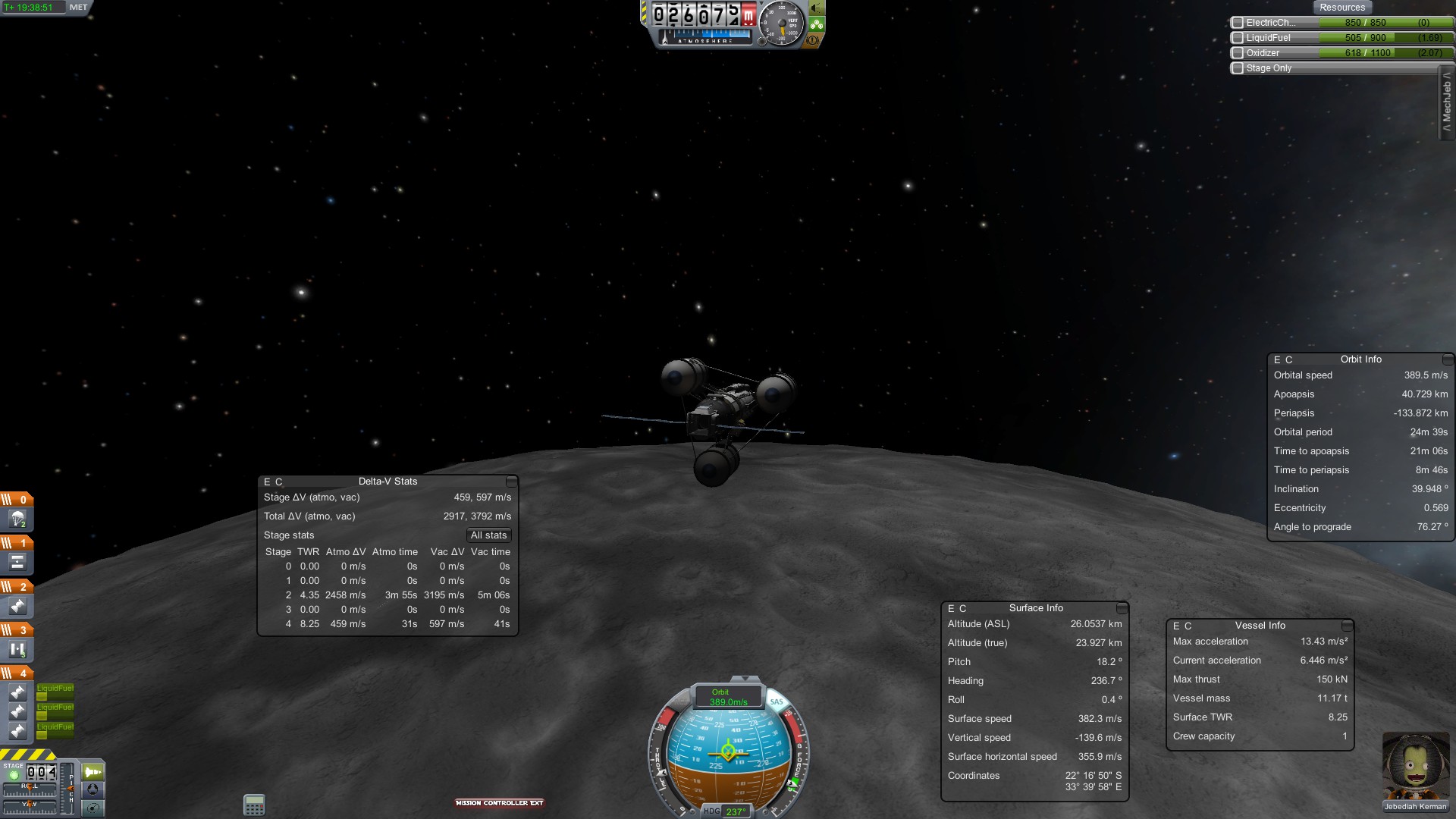The width and height of the screenshot is (1456, 819).
Task: Switch to docking control mode
Action: 93,789
